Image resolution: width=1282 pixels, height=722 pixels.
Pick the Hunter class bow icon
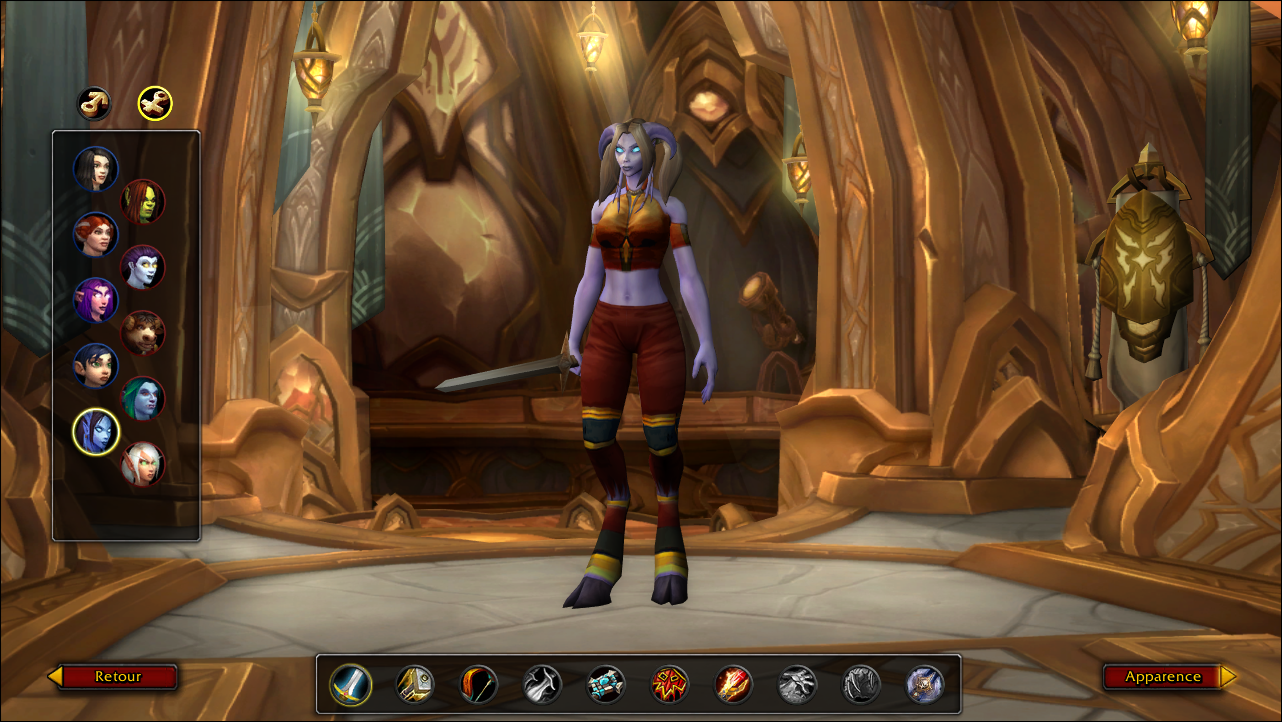479,685
